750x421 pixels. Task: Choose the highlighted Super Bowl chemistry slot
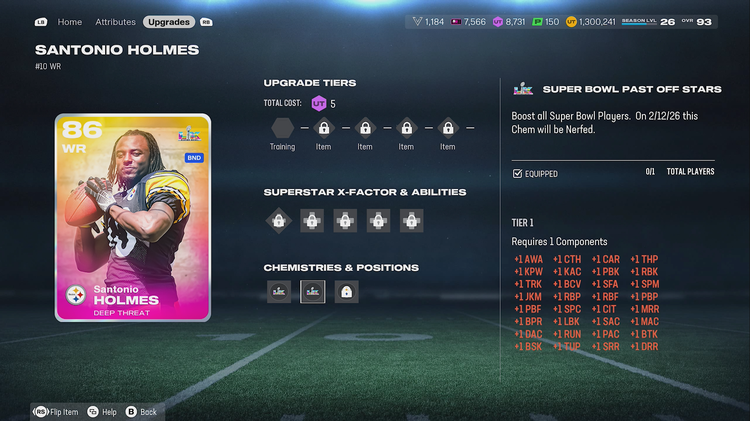313,292
